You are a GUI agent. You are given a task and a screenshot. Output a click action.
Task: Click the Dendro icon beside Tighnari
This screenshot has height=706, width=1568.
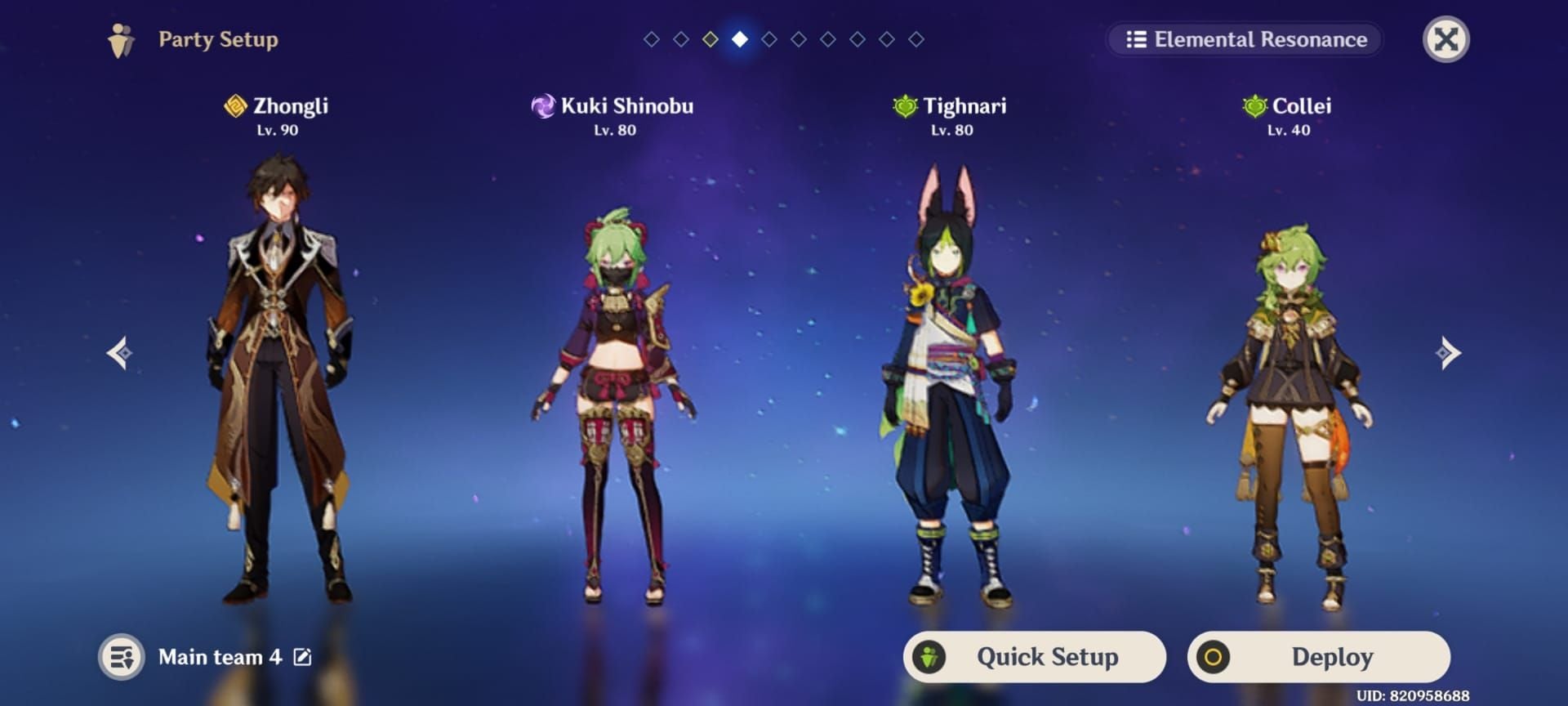click(x=906, y=105)
